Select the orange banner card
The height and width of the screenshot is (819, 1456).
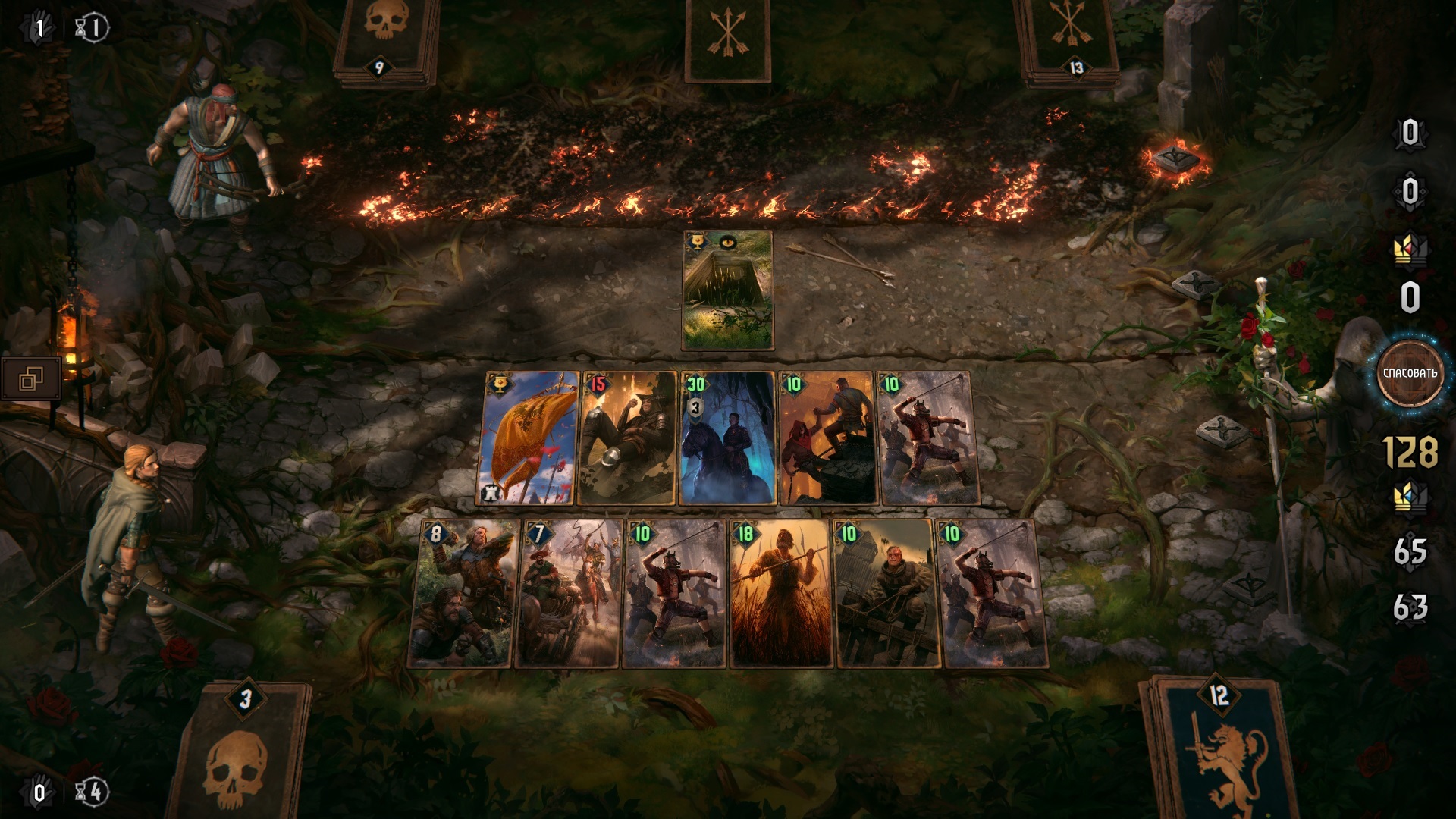[x=529, y=438]
